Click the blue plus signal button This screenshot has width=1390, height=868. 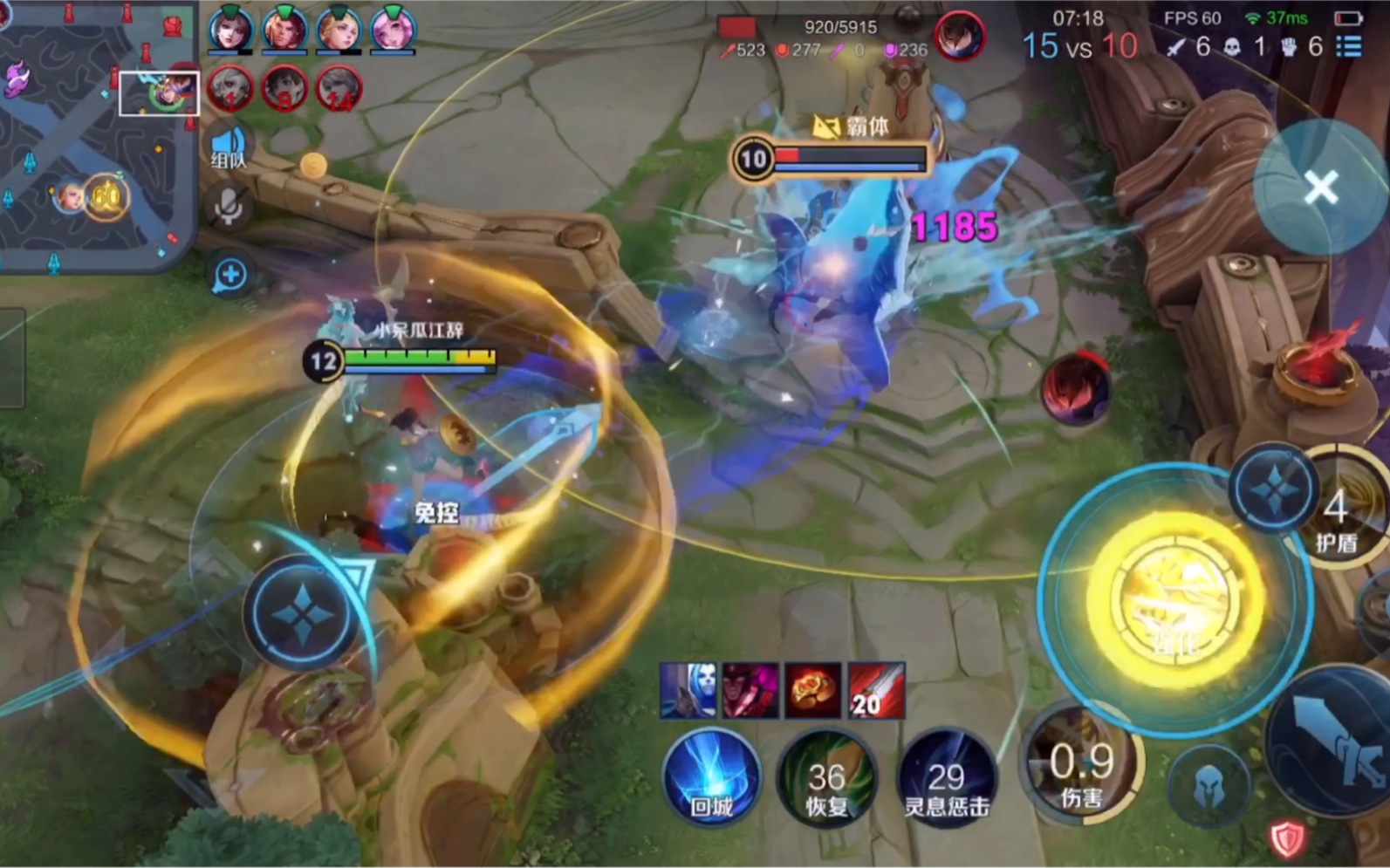[x=229, y=275]
